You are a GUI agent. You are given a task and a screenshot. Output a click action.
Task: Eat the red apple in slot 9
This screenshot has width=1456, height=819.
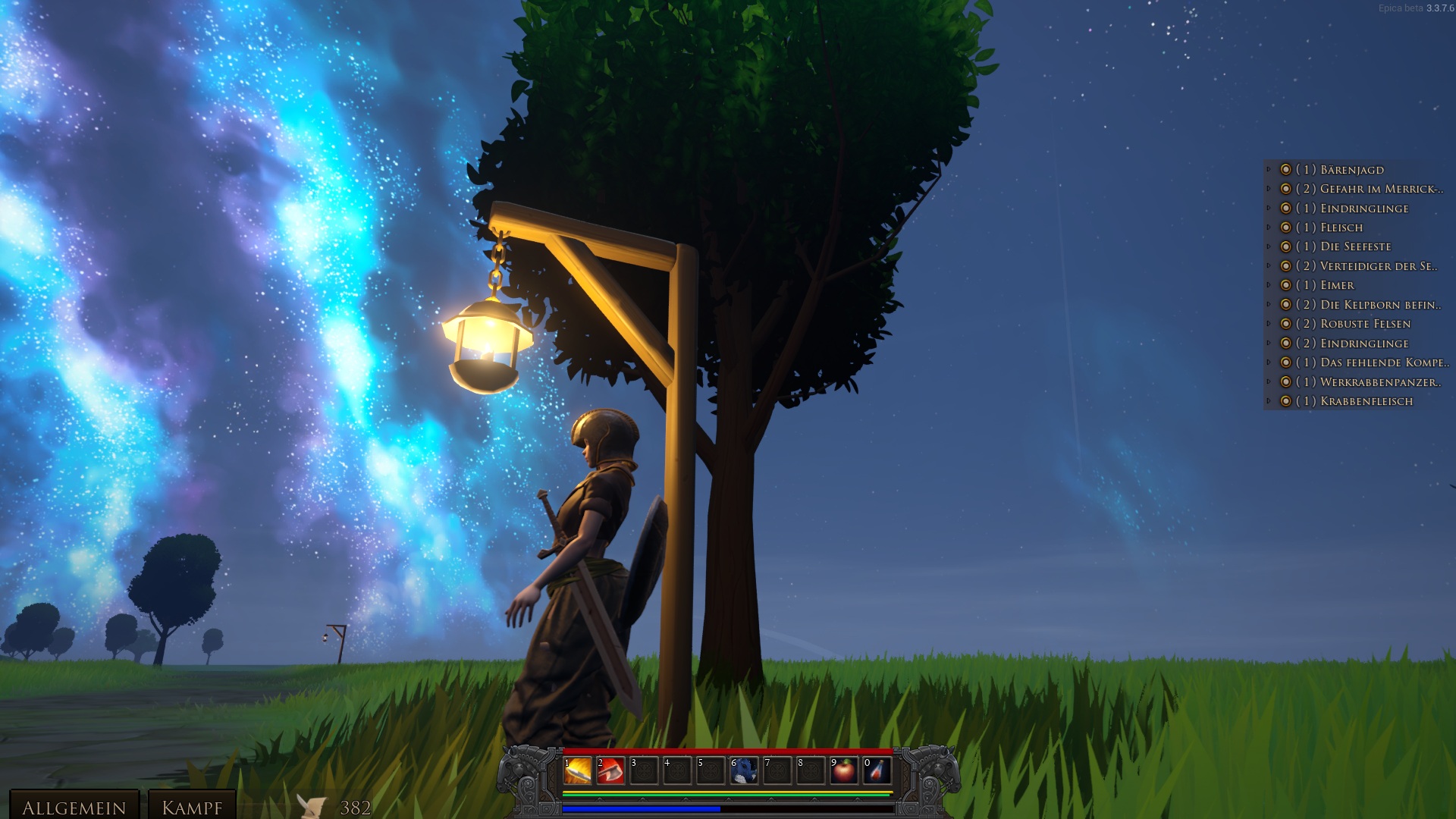844,770
